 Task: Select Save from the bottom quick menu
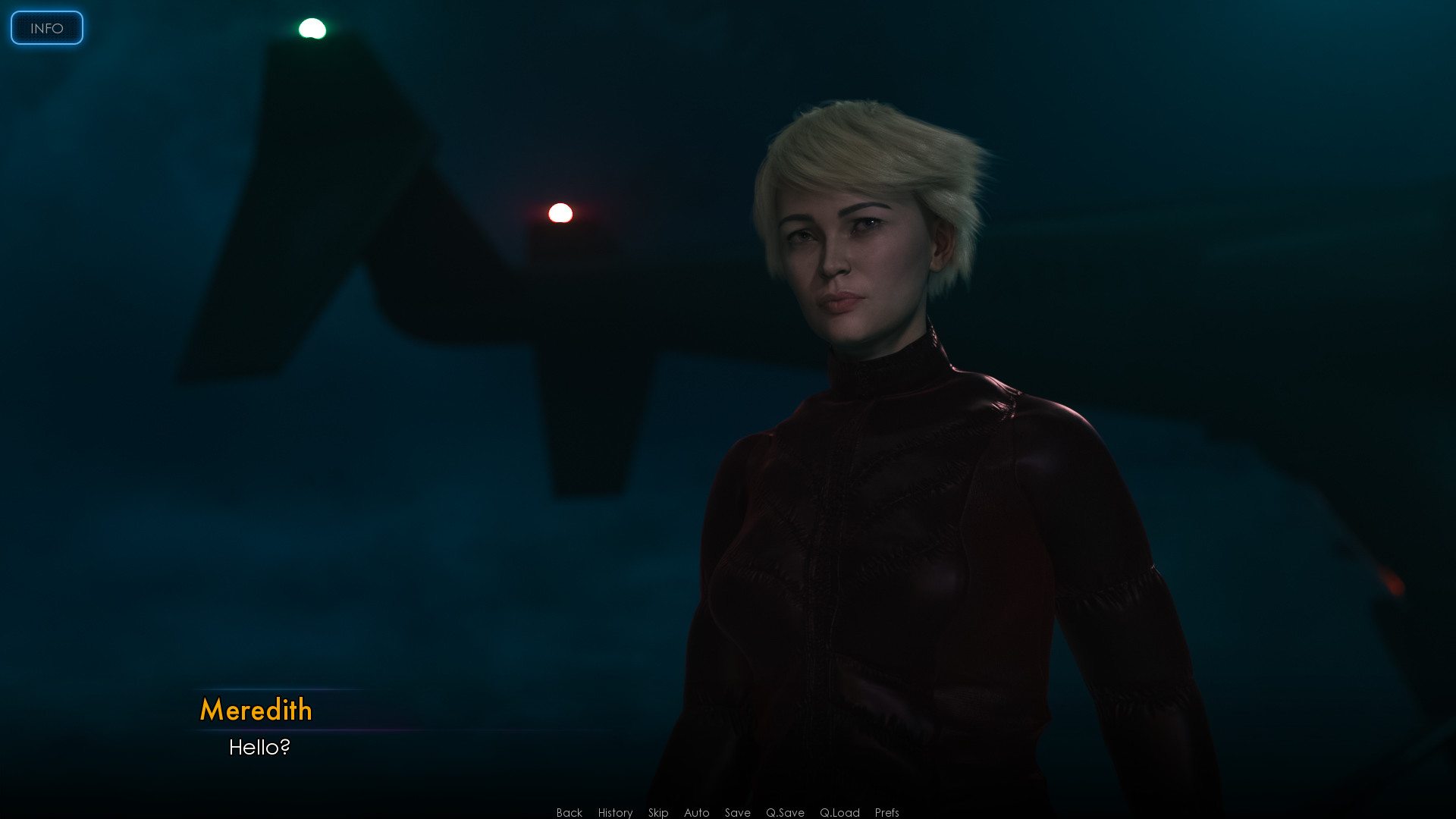pyautogui.click(x=737, y=812)
